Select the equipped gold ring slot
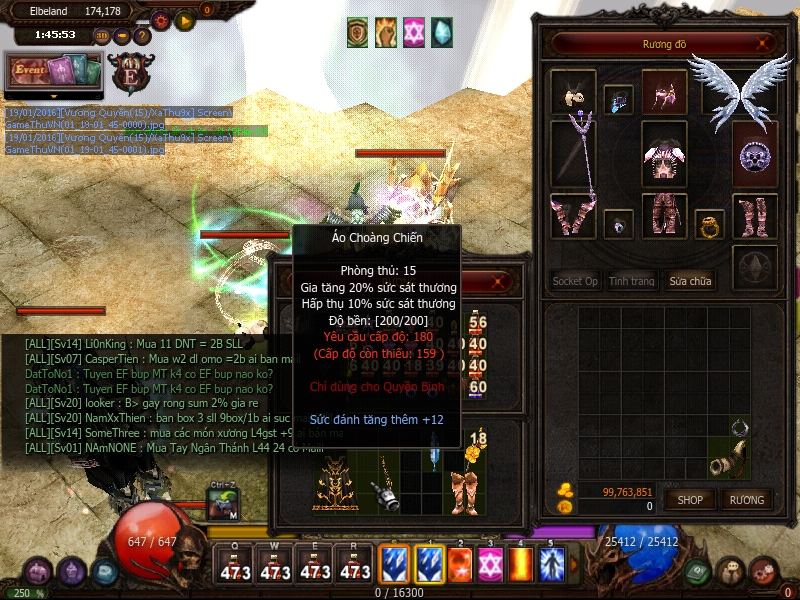This screenshot has width=800, height=600. pos(709,225)
